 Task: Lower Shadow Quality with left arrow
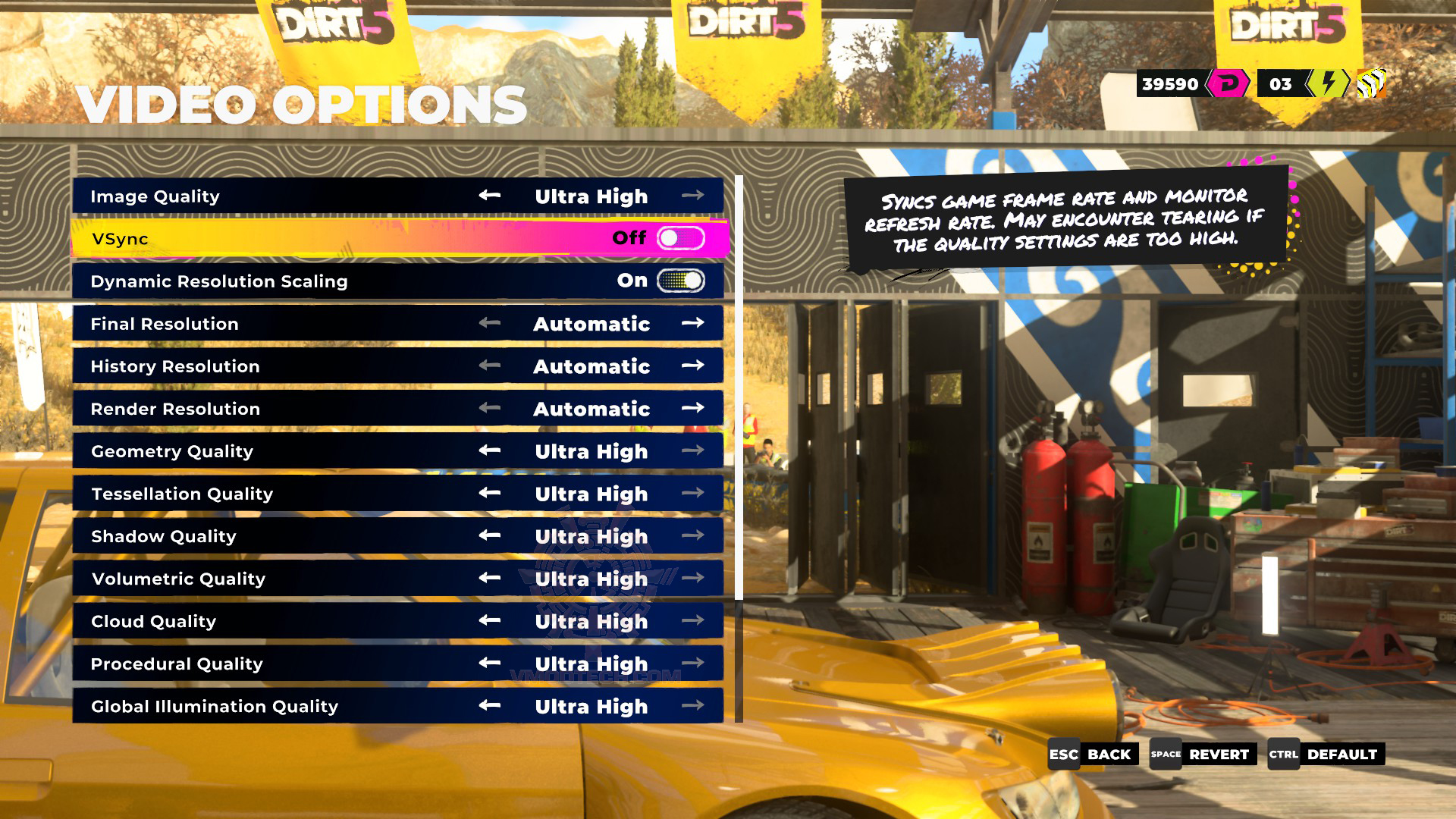pos(490,535)
